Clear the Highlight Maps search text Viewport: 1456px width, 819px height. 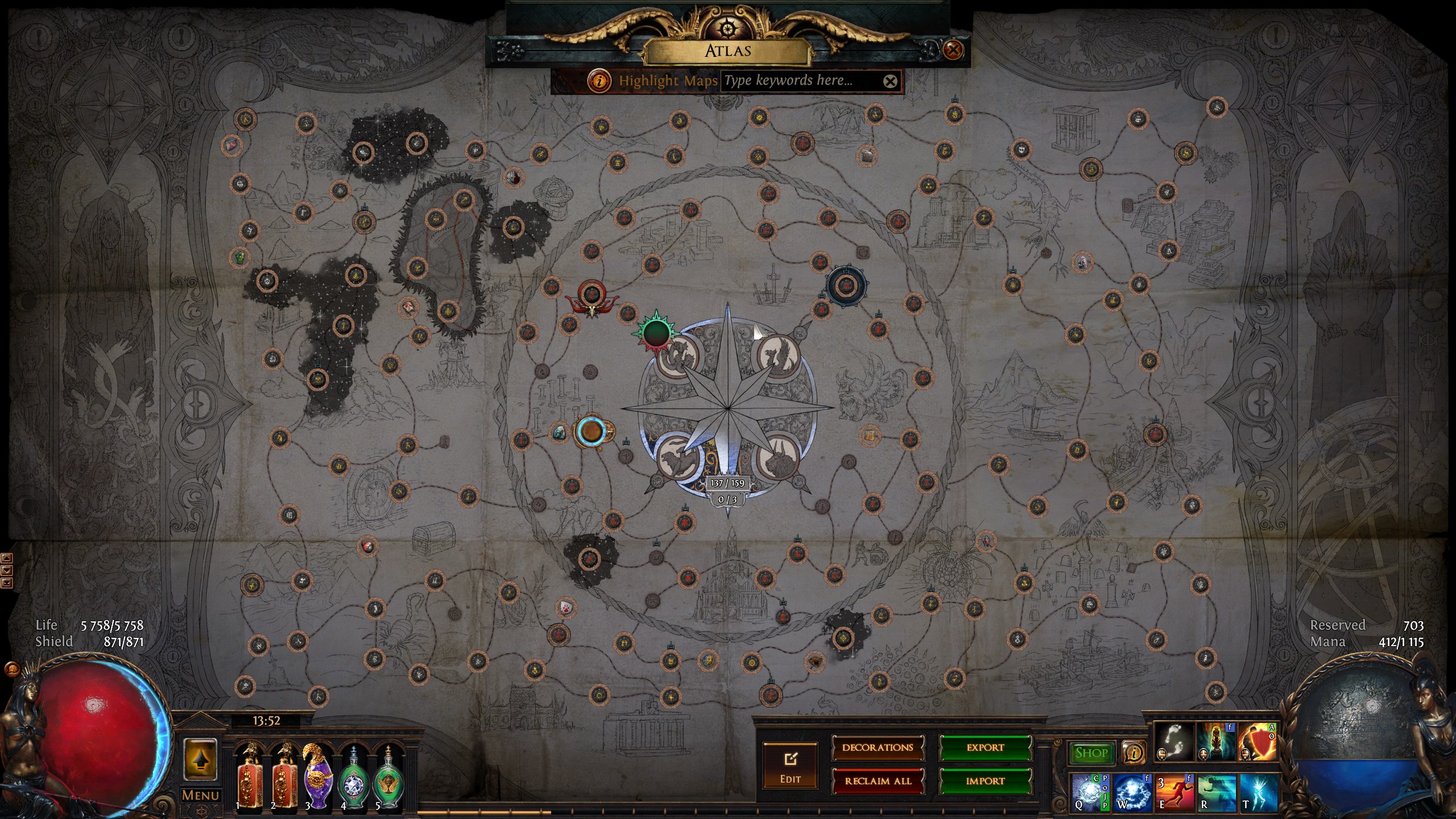890,81
